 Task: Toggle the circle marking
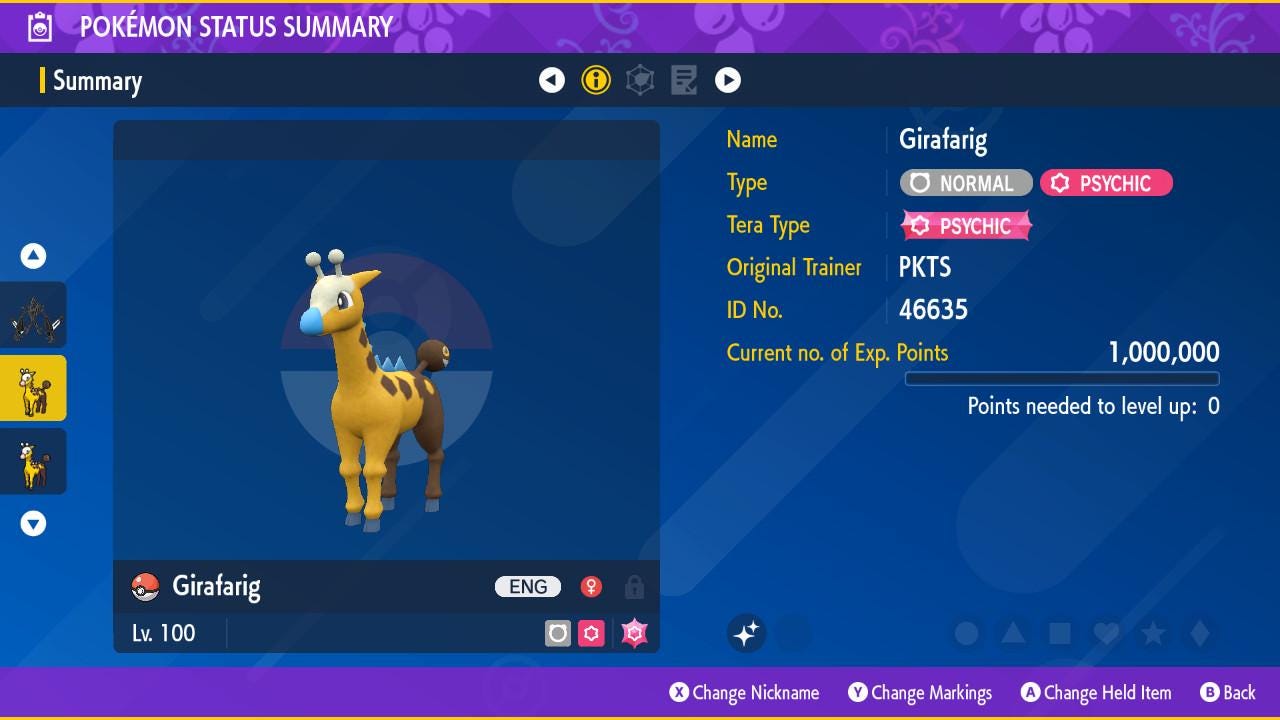click(966, 633)
